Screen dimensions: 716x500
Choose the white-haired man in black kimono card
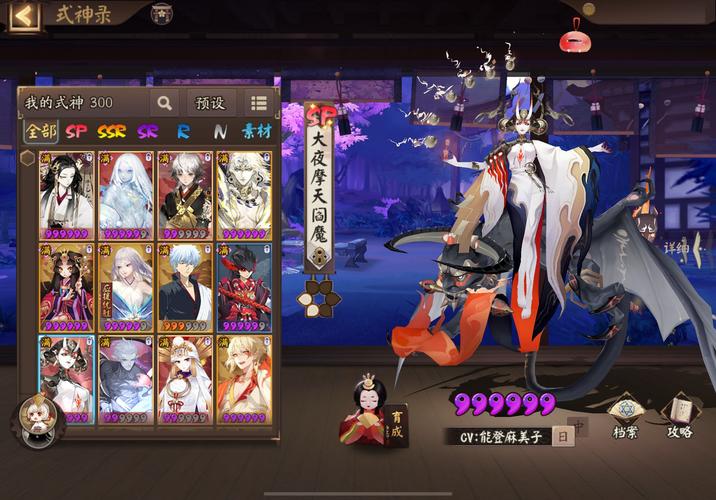(x=185, y=287)
